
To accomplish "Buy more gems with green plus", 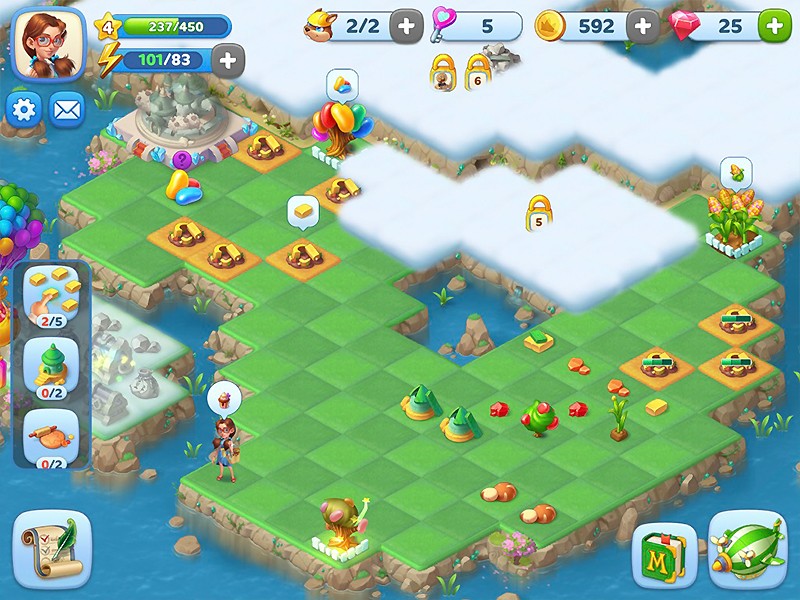I will point(774,26).
